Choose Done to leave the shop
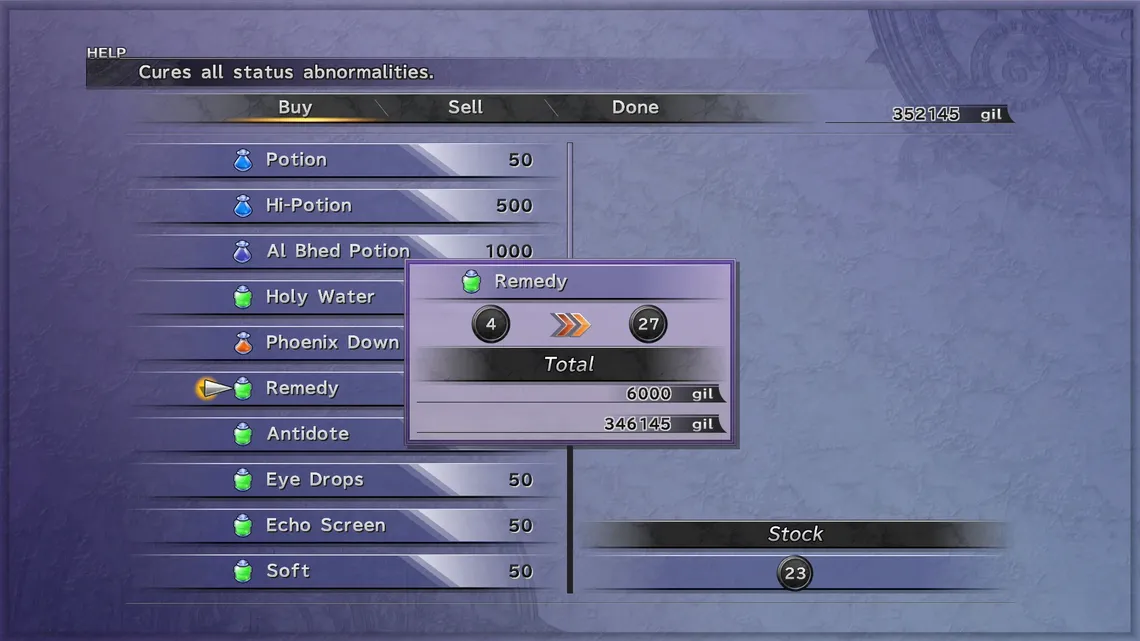1140x641 pixels. [x=635, y=108]
